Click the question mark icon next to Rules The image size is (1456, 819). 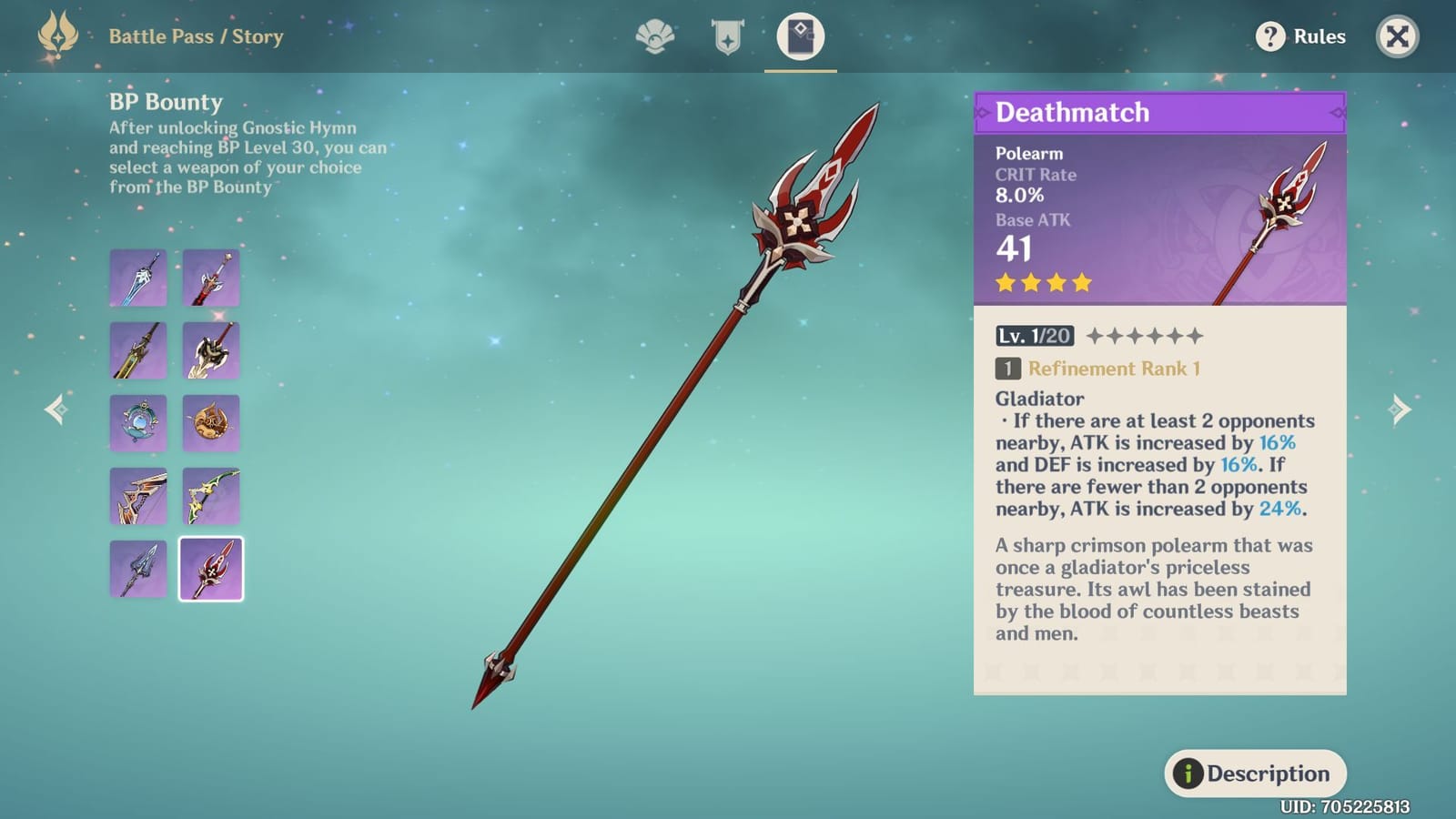(1270, 37)
